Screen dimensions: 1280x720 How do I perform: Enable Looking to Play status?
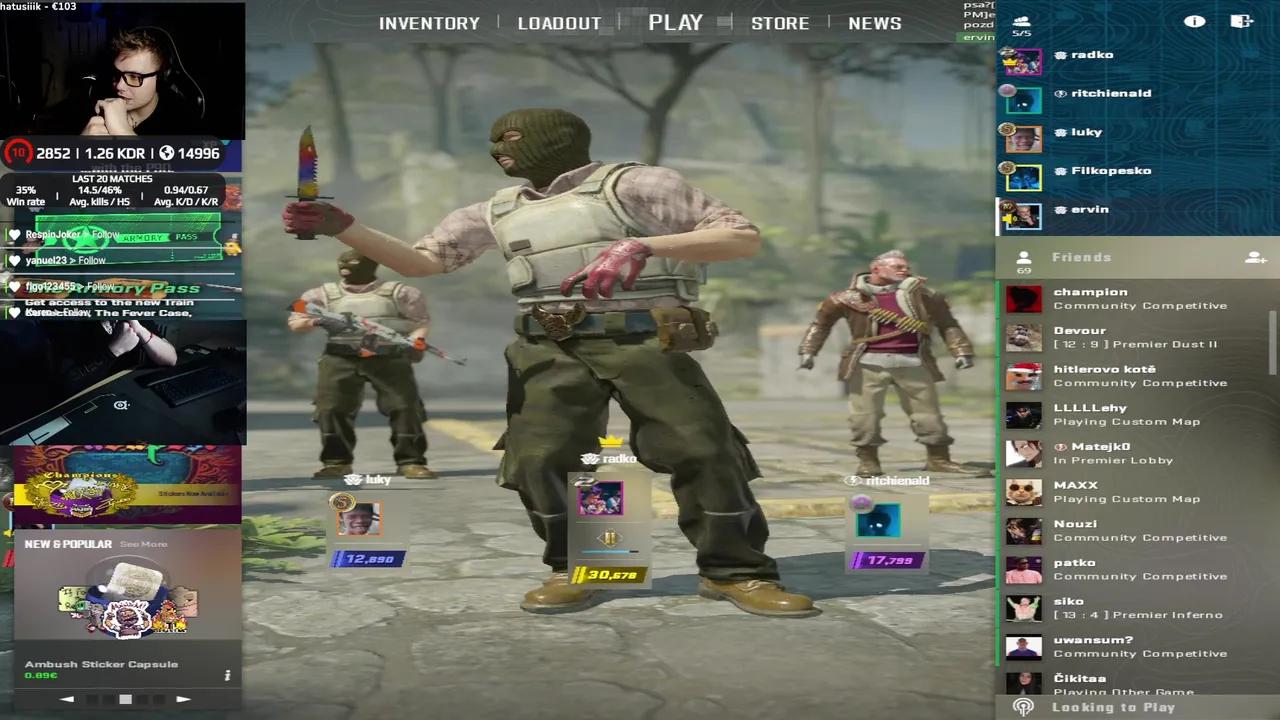pos(1113,707)
